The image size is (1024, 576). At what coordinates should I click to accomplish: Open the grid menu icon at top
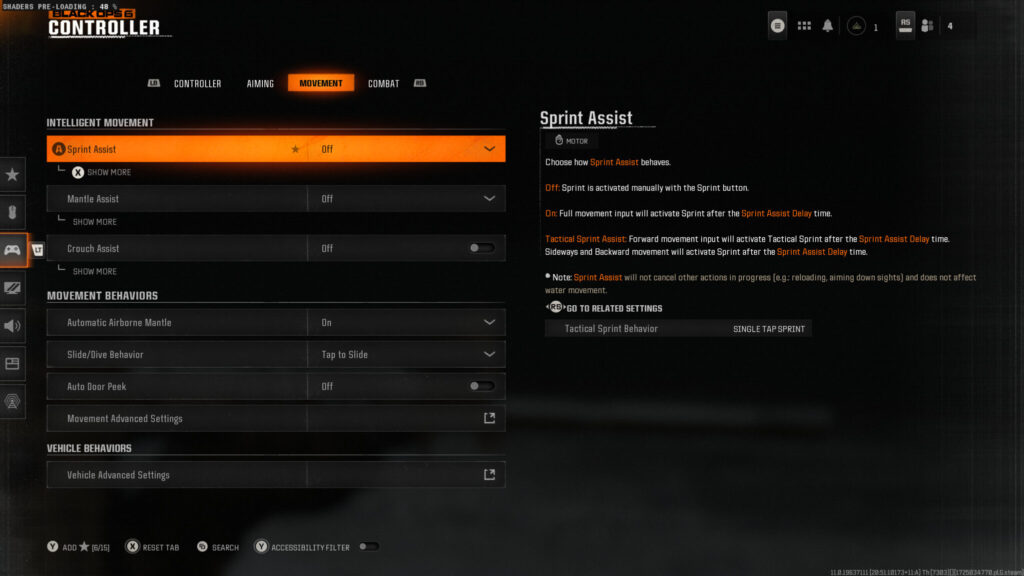804,26
